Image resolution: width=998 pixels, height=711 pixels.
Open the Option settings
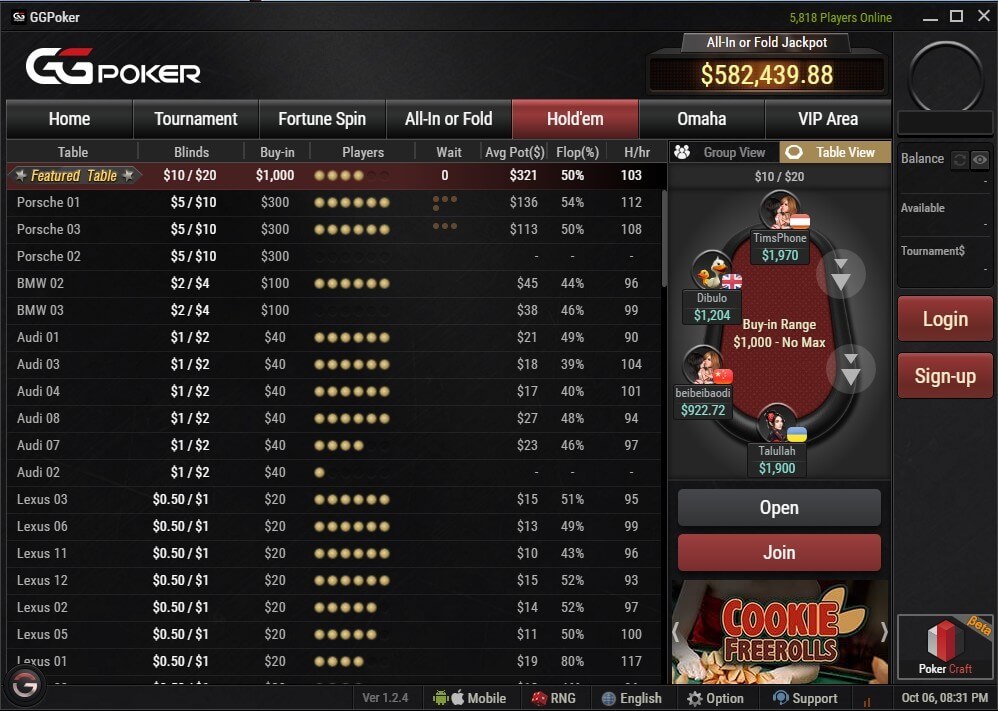(715, 698)
